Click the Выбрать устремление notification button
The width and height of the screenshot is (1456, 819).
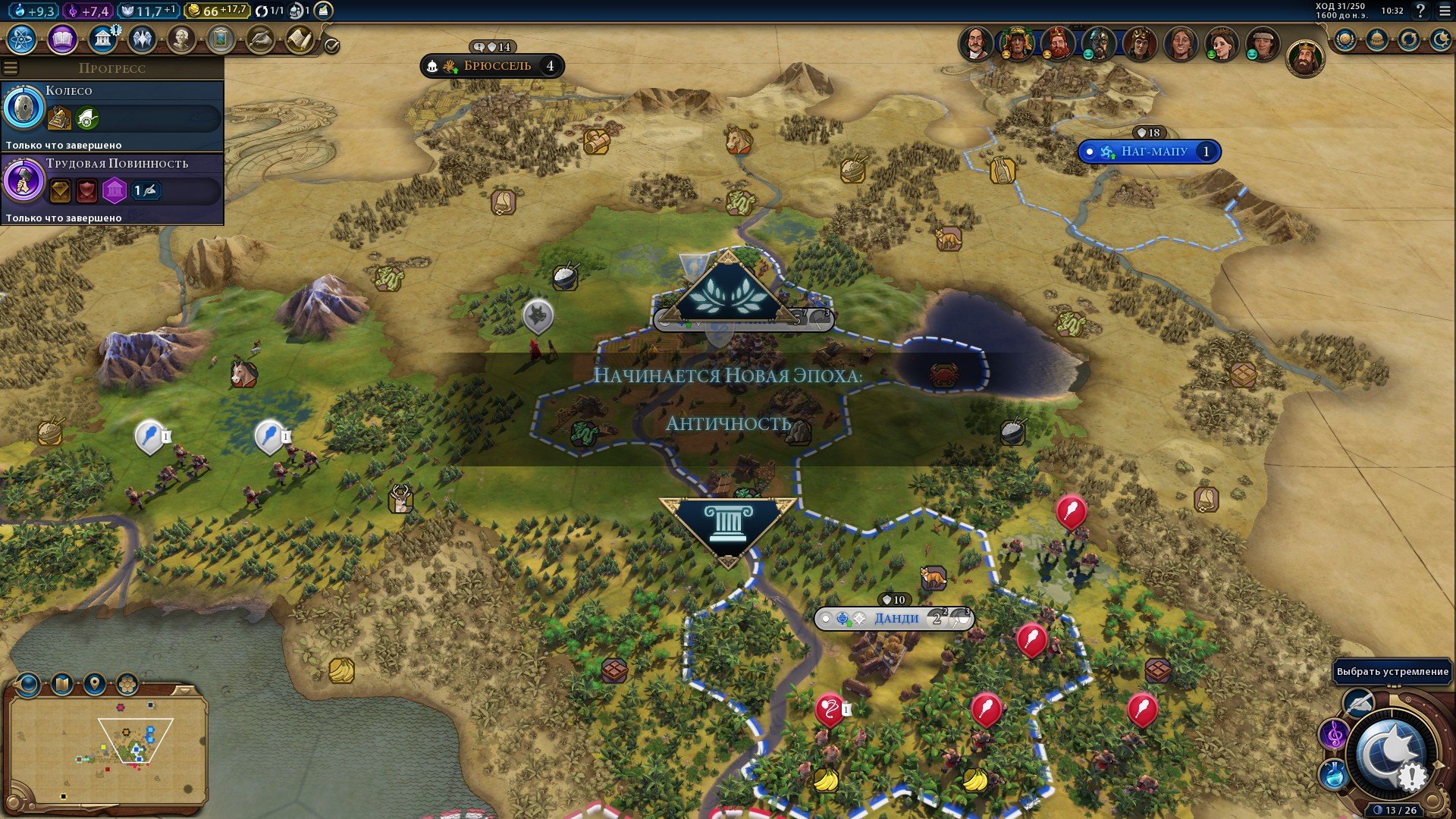[1392, 672]
